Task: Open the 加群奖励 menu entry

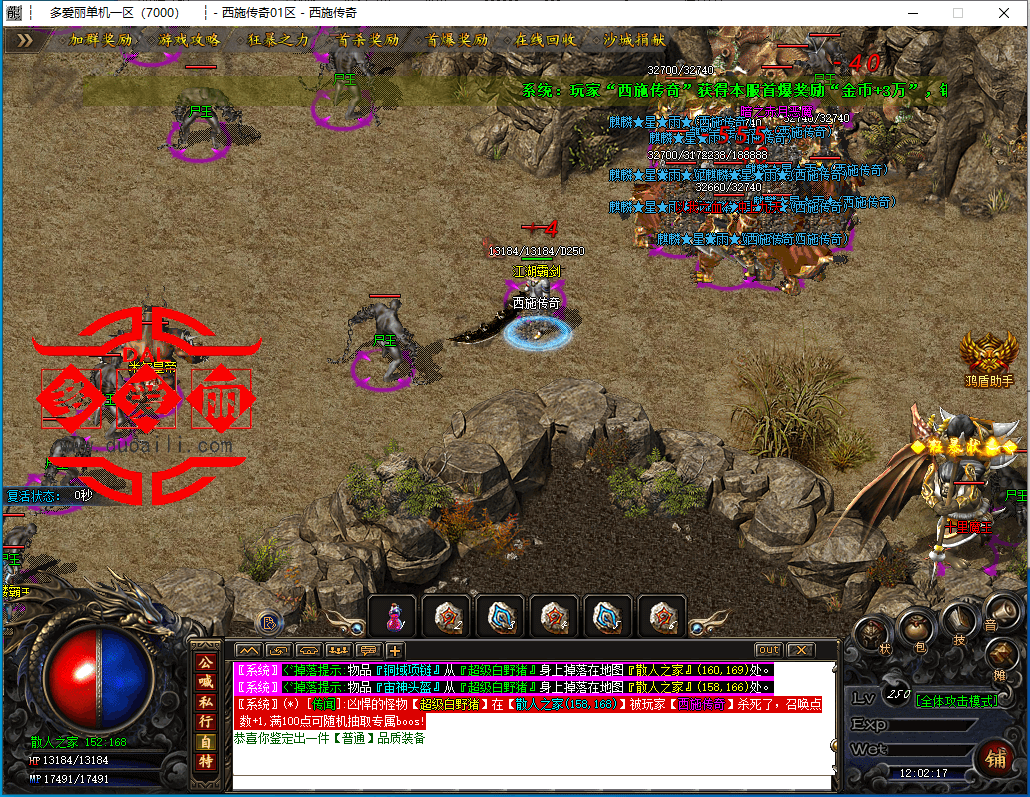Action: [x=100, y=40]
